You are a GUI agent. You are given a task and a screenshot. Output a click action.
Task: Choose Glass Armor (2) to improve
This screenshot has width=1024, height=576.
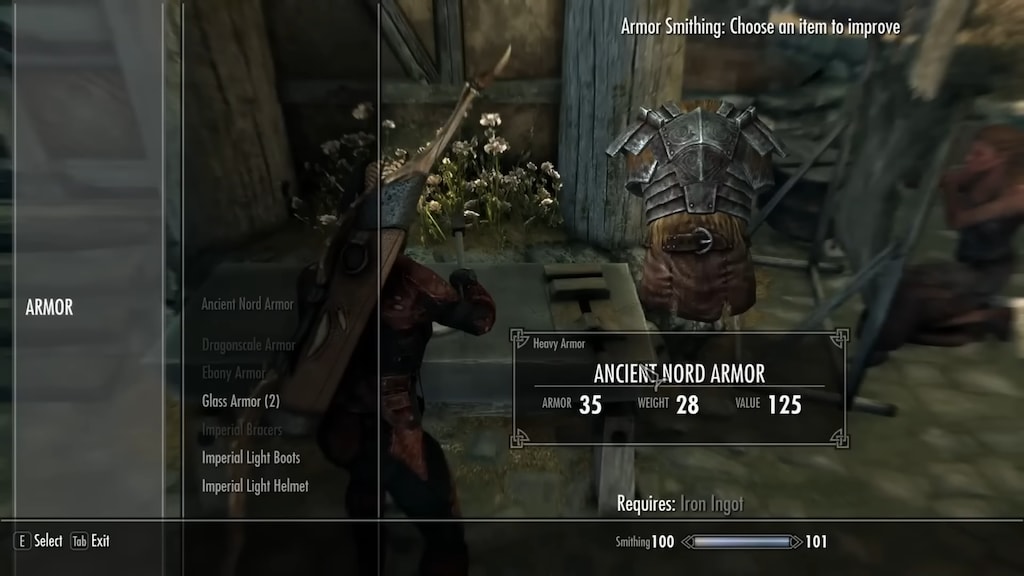[240, 401]
